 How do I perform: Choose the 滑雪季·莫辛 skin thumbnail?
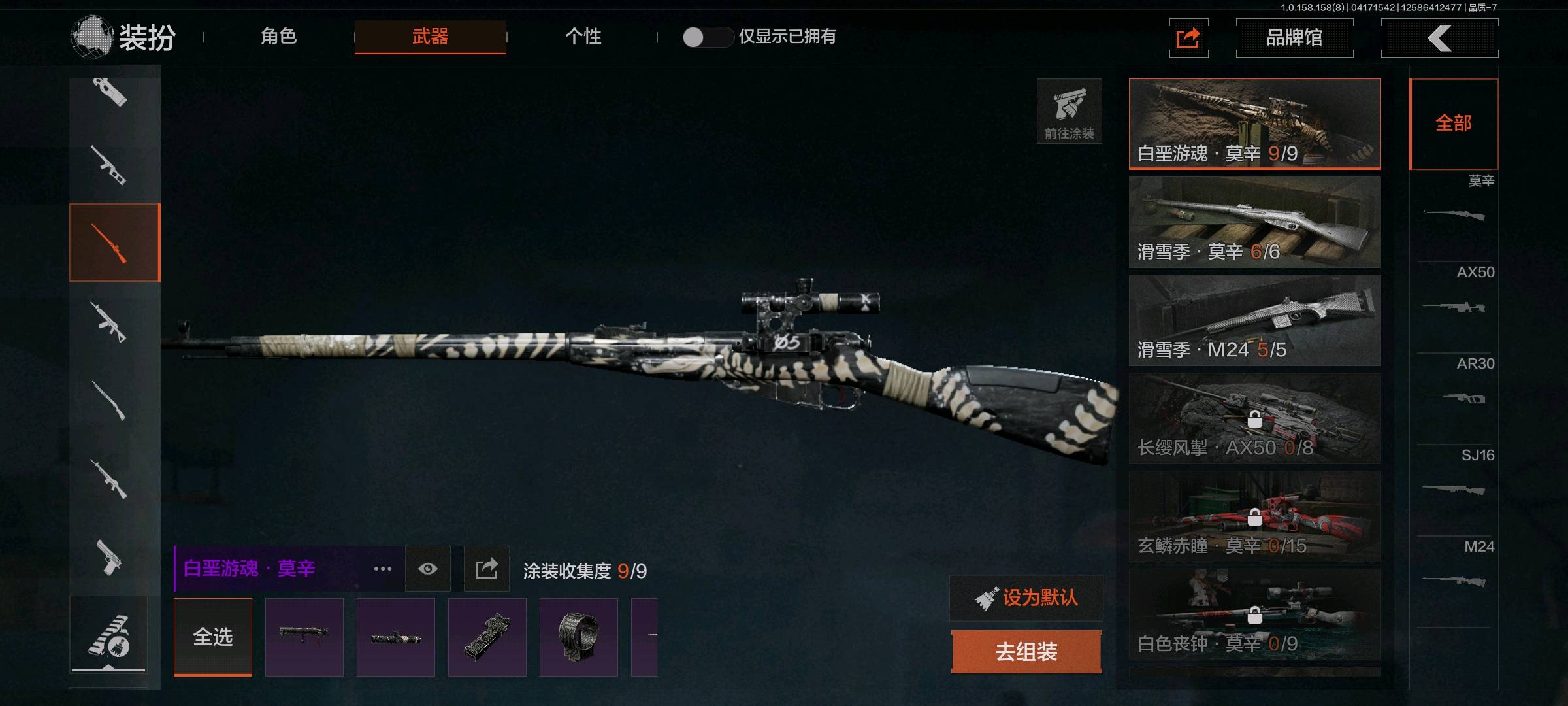pyautogui.click(x=1254, y=222)
